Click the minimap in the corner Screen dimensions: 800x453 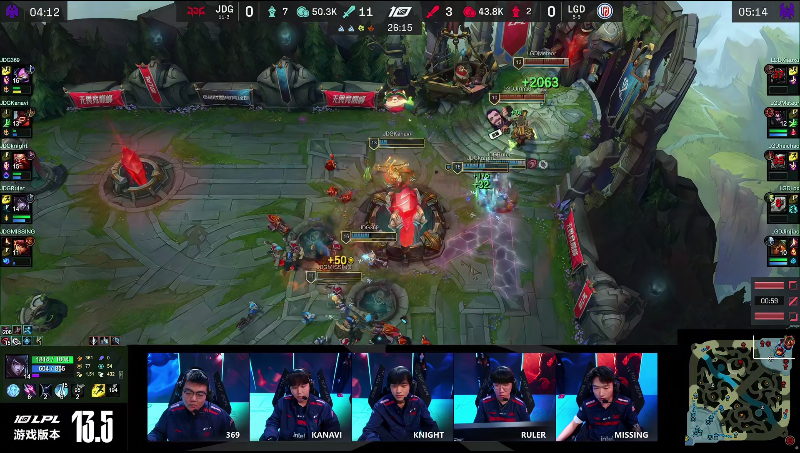tap(741, 390)
